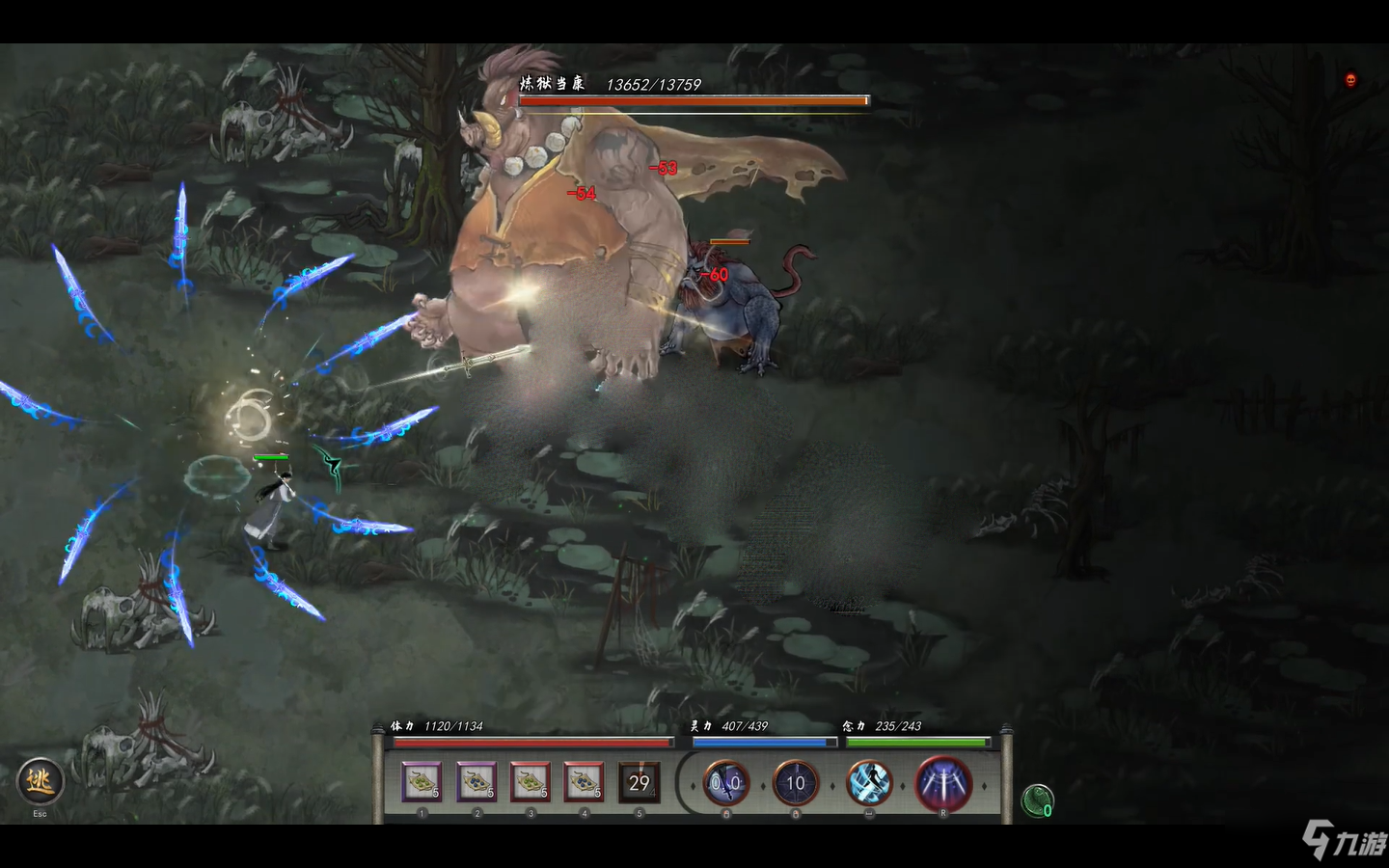Activate the skill showing cooldown 10

[795, 783]
